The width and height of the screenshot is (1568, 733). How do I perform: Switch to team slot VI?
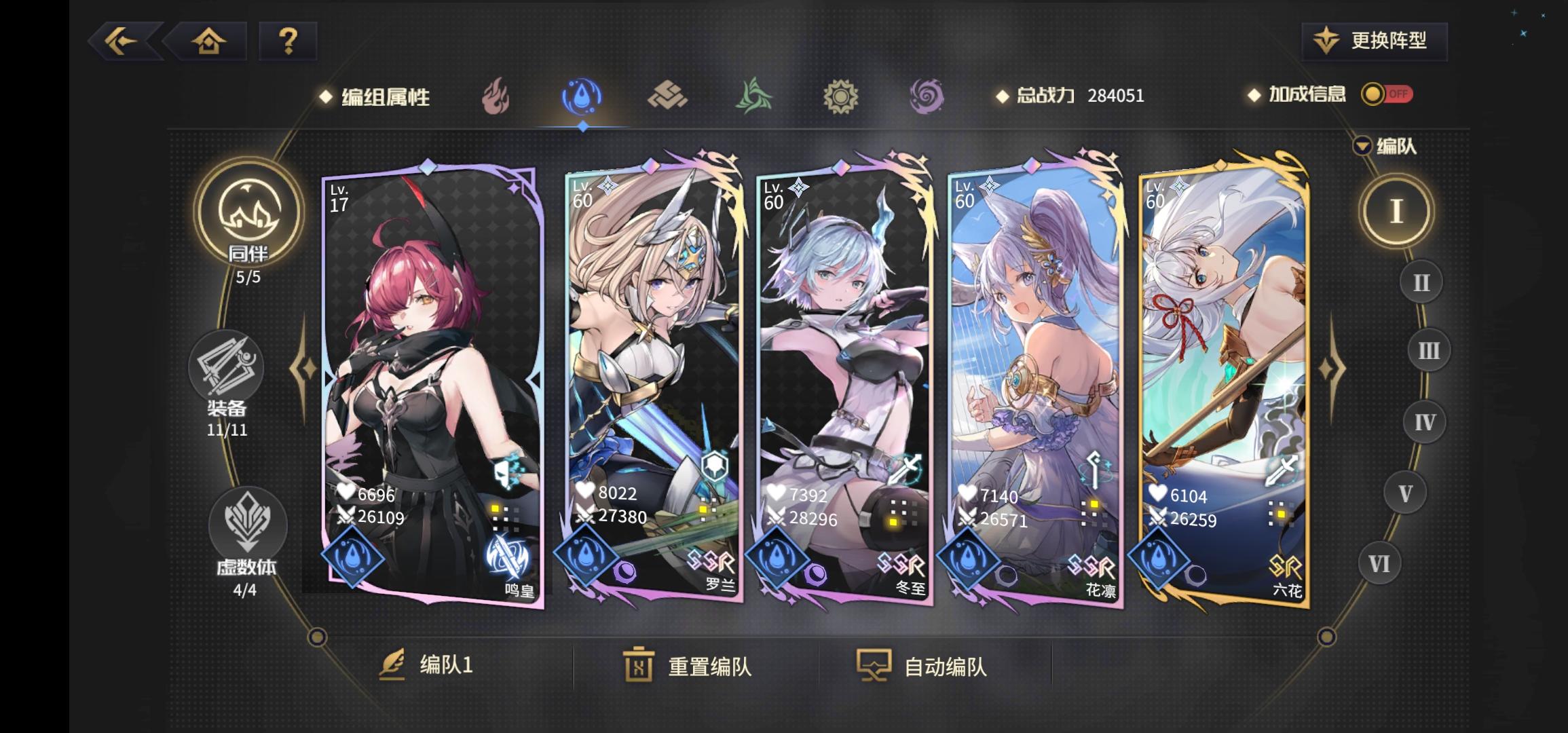1379,564
